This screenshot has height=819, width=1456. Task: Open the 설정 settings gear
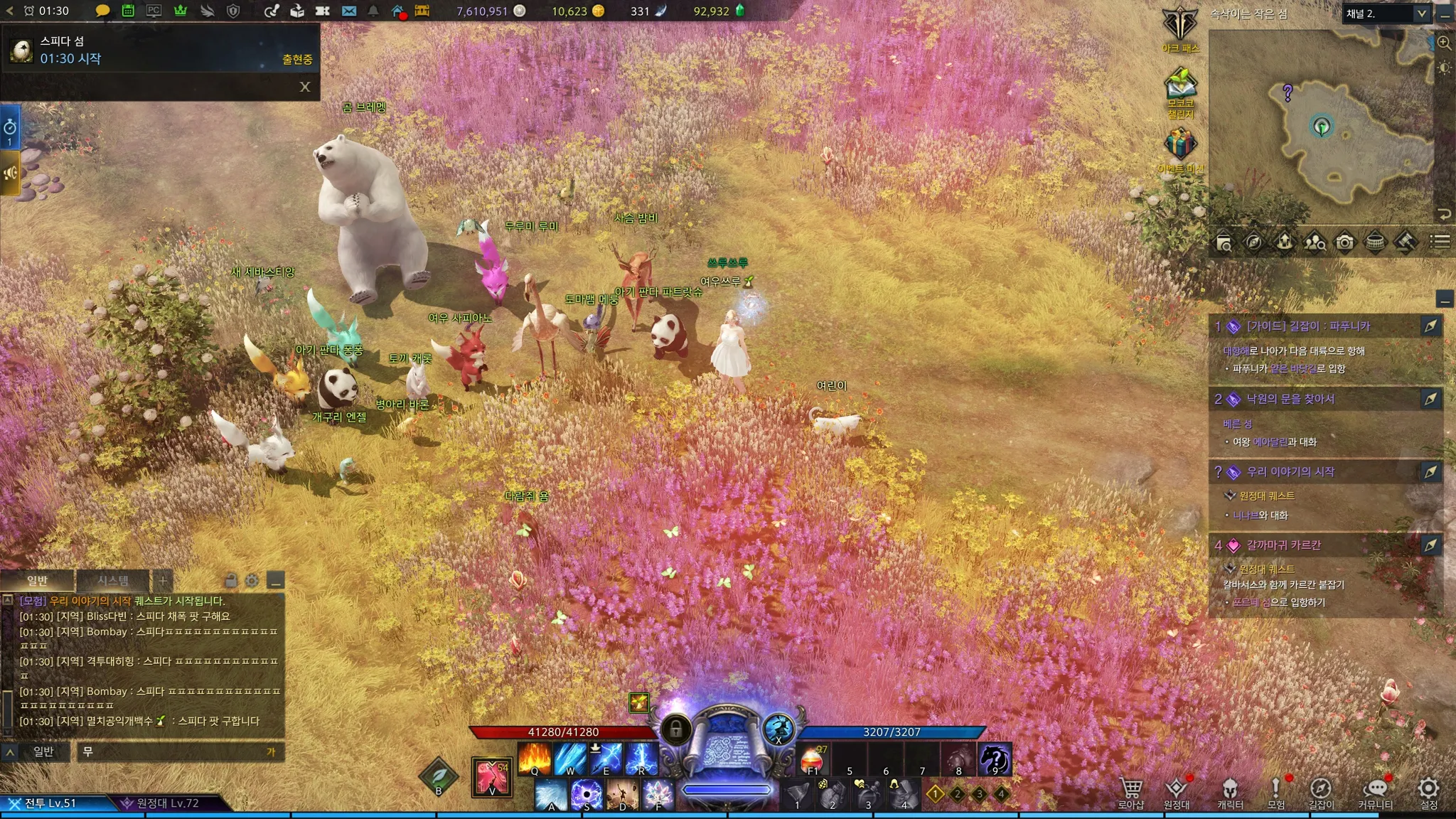click(x=1428, y=790)
